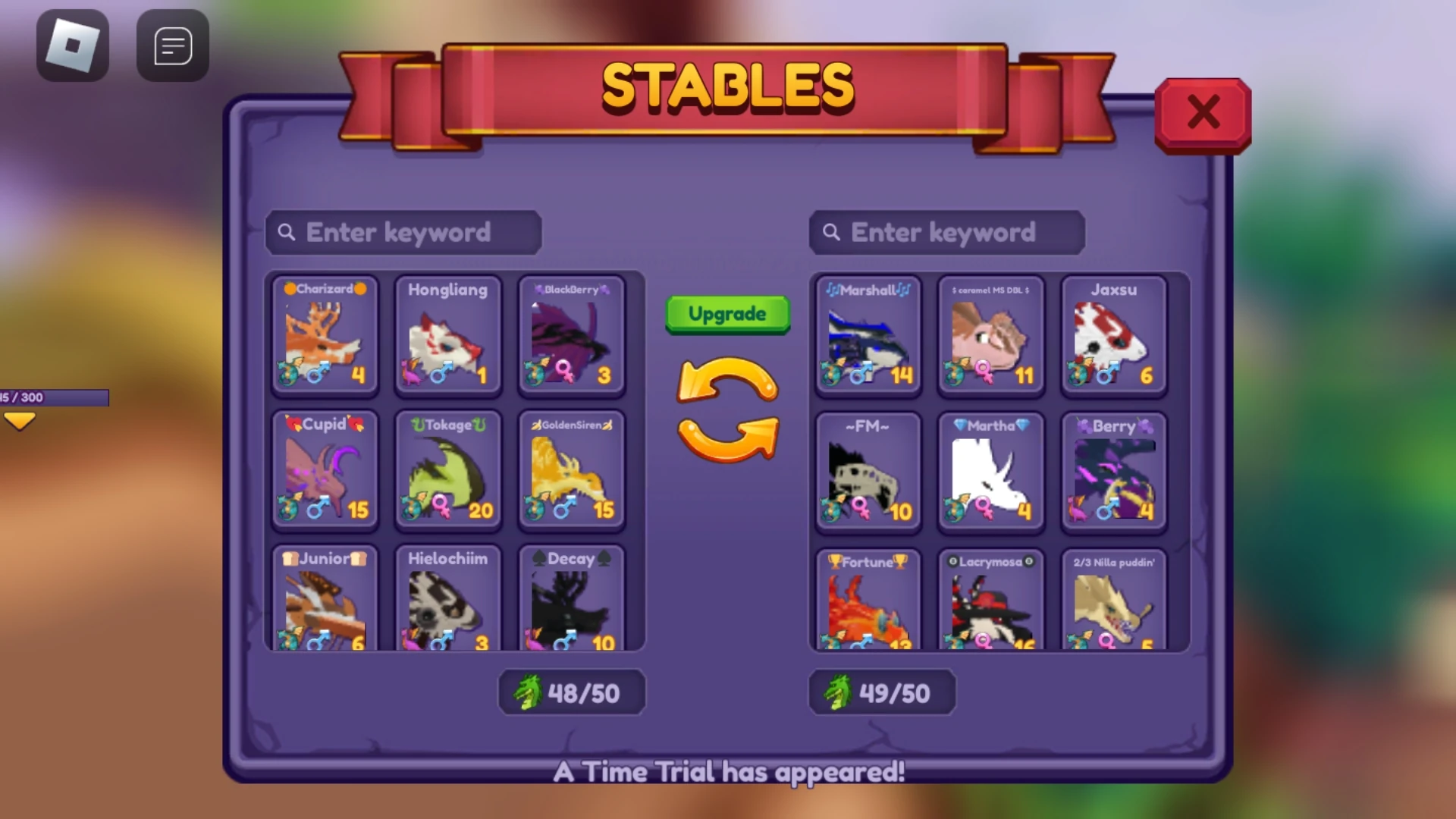The height and width of the screenshot is (819, 1456).
Task: Select the GoldenSiren dragon card
Action: pos(571,472)
